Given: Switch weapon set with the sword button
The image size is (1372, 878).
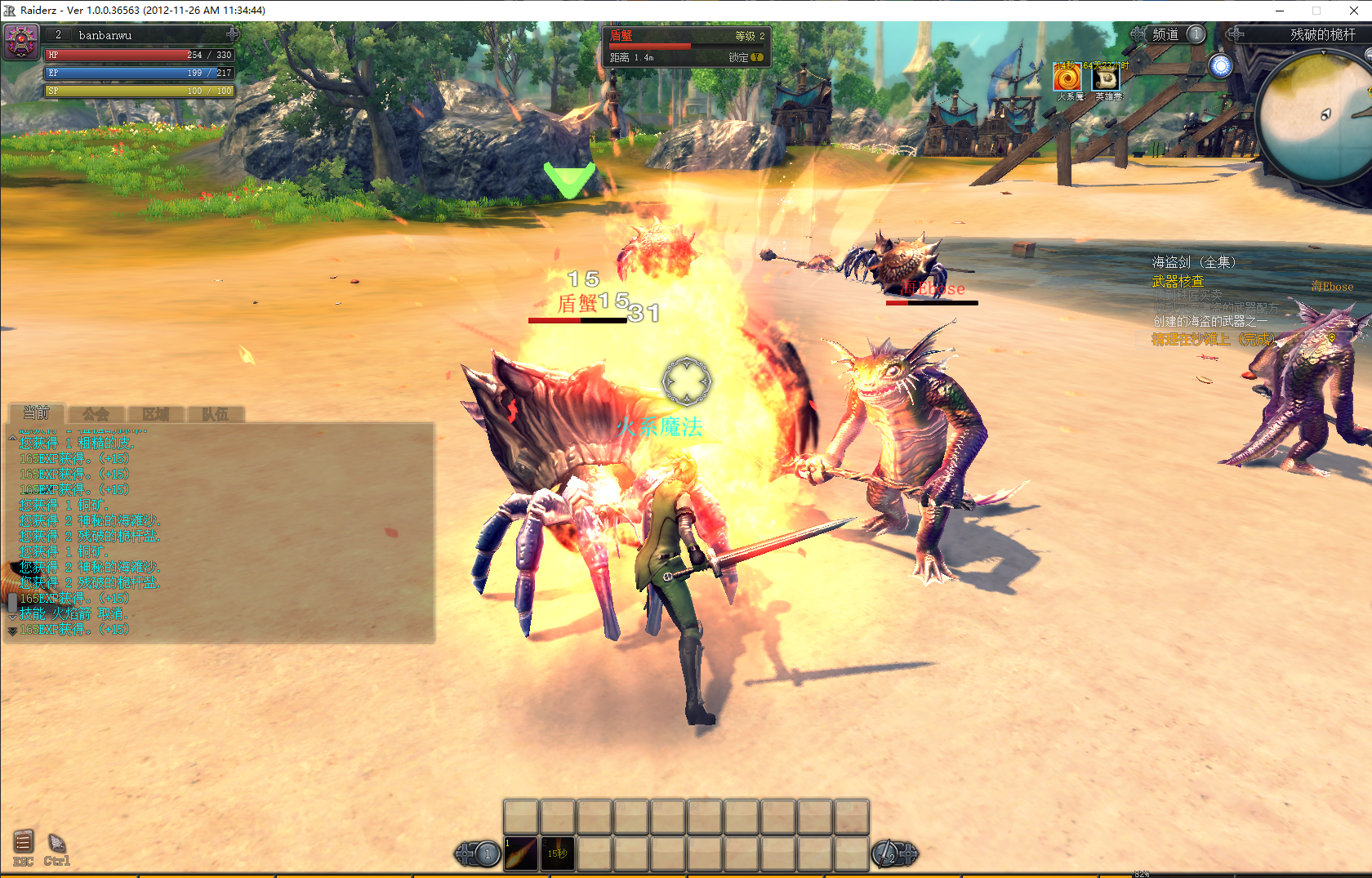Looking at the screenshot, I should point(889,854).
